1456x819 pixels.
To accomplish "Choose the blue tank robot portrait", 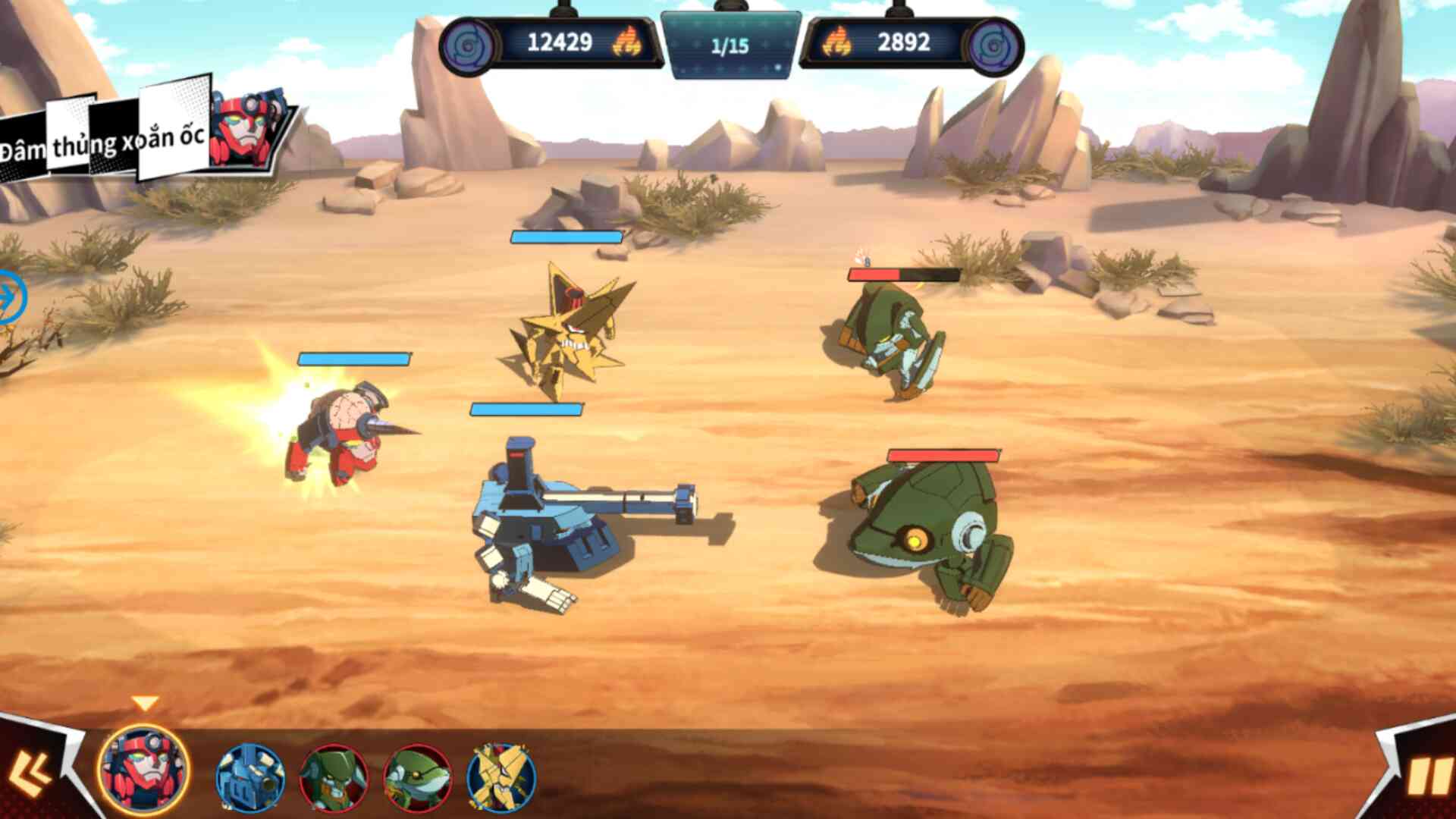I will point(250,778).
